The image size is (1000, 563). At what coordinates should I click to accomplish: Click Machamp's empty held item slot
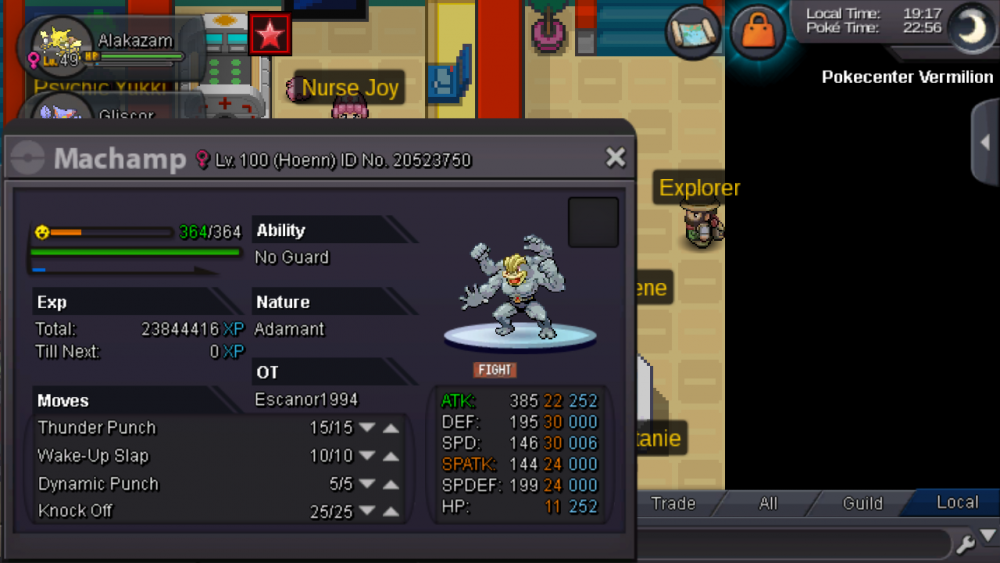point(593,222)
